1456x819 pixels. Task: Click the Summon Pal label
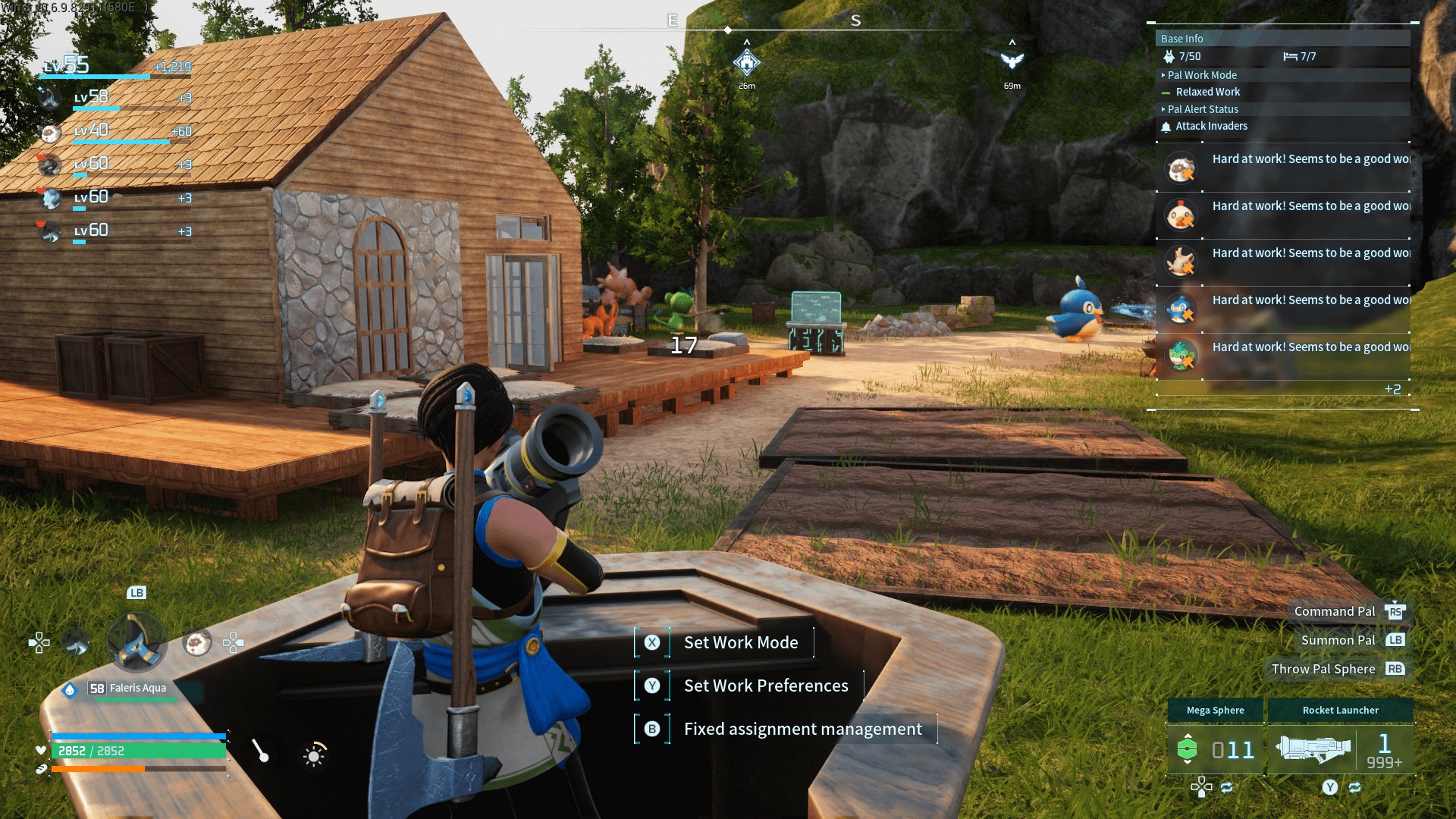pos(1338,640)
